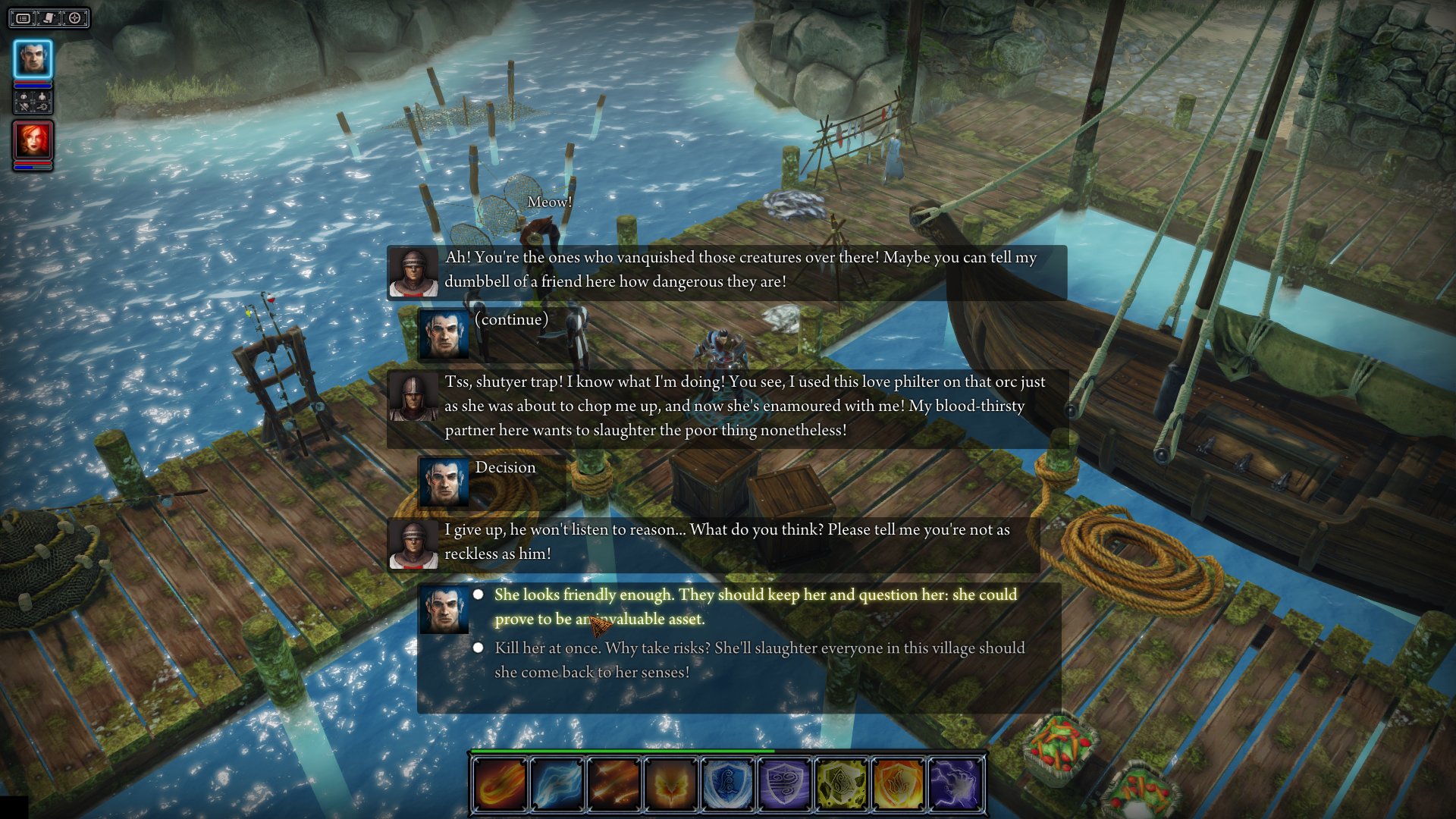
Task: Select the red-haired woman party portrait
Action: tap(33, 141)
